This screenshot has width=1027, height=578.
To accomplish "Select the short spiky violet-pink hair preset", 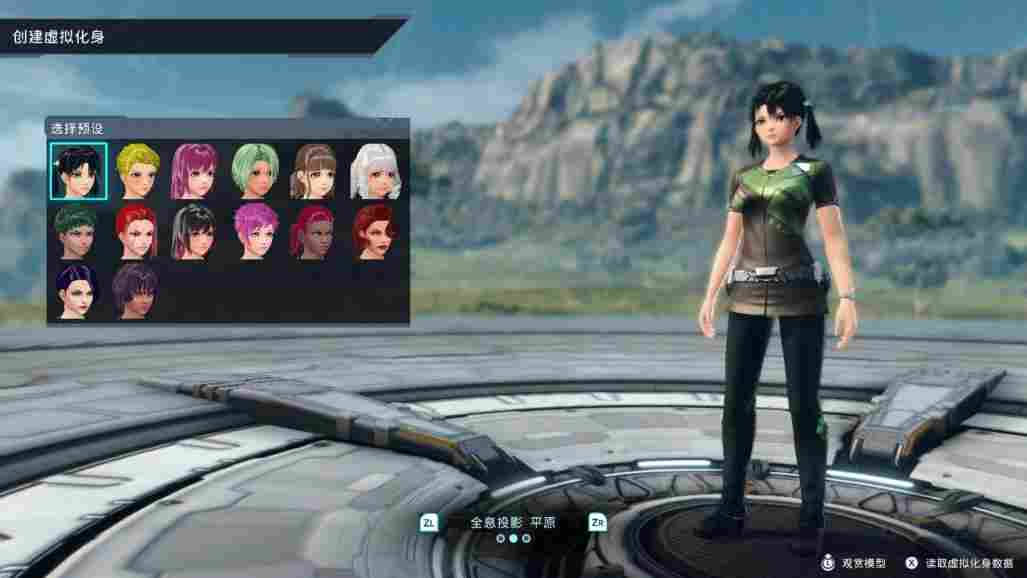I will coord(254,230).
